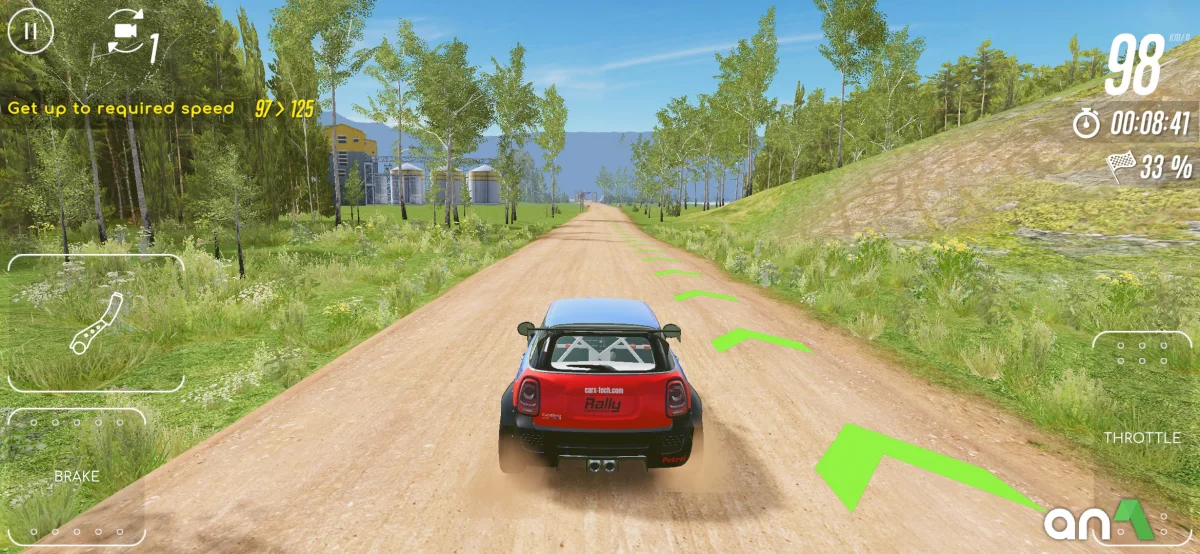This screenshot has height=554, width=1200.
Task: Tap the Brake pedal
Action: point(76,476)
